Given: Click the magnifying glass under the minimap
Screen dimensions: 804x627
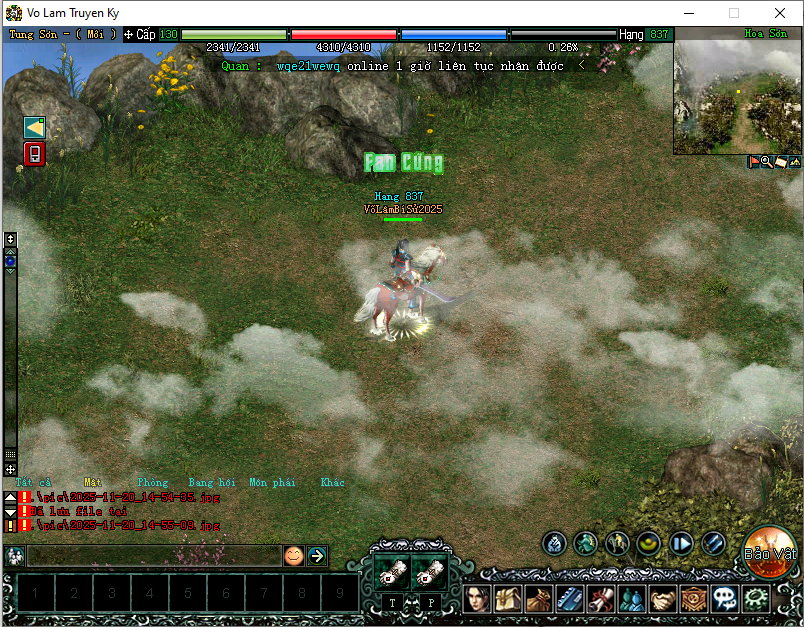Looking at the screenshot, I should tap(767, 162).
